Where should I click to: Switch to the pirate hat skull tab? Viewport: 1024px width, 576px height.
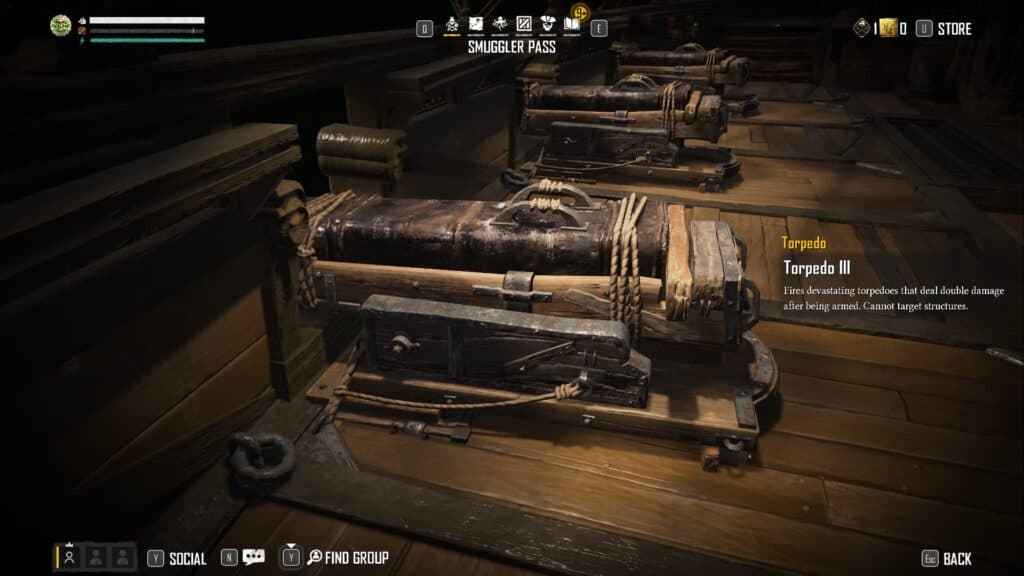547,25
